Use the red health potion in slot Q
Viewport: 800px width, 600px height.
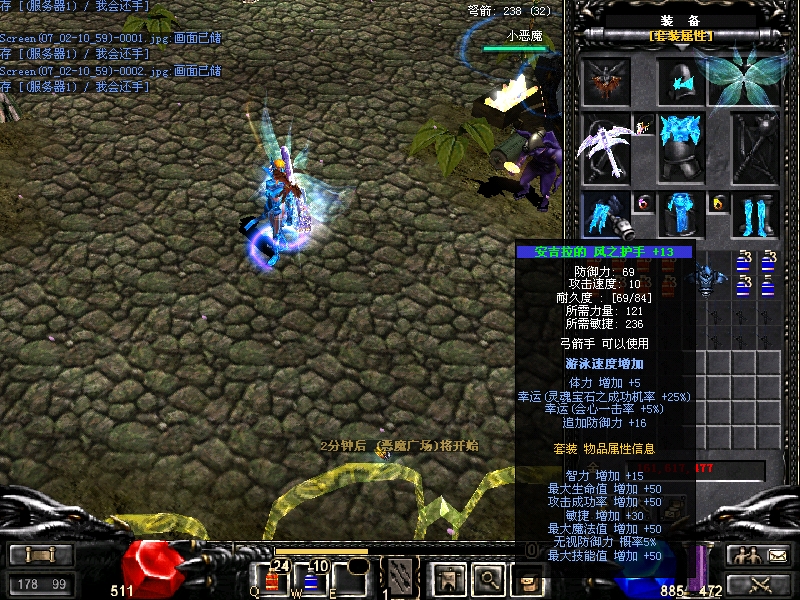[x=272, y=578]
